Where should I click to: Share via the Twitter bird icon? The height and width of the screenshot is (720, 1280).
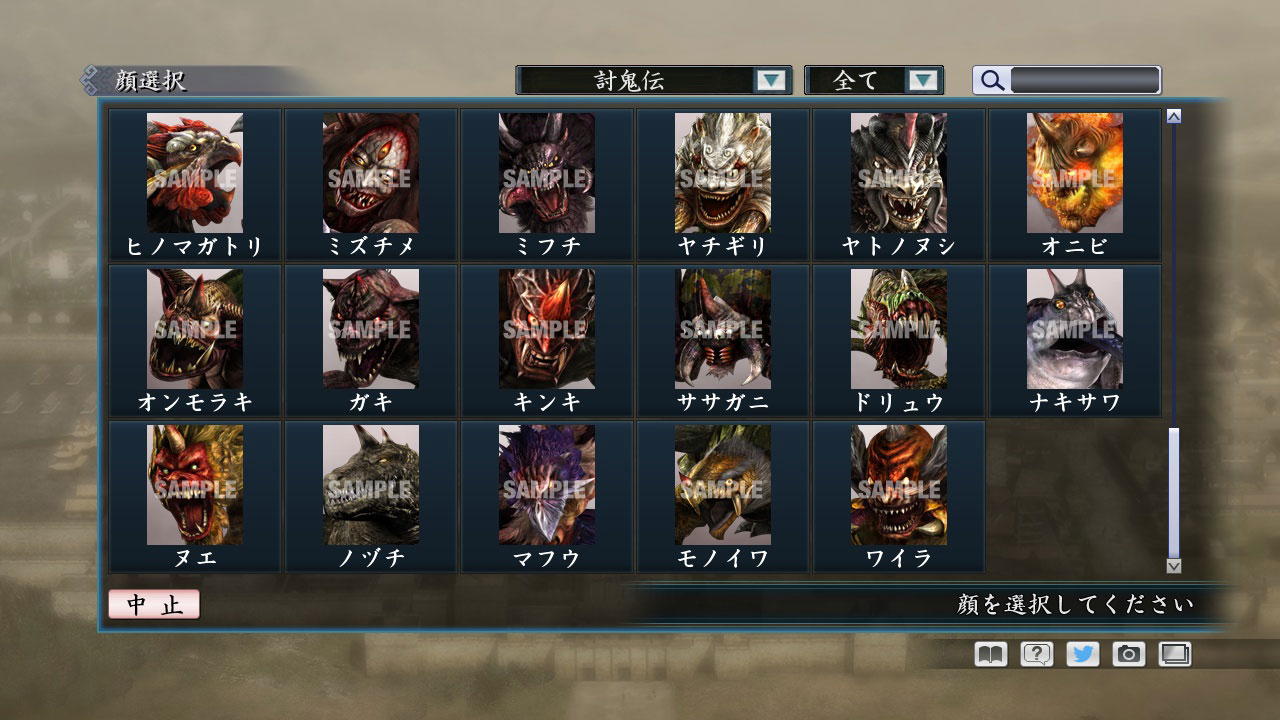1081,654
